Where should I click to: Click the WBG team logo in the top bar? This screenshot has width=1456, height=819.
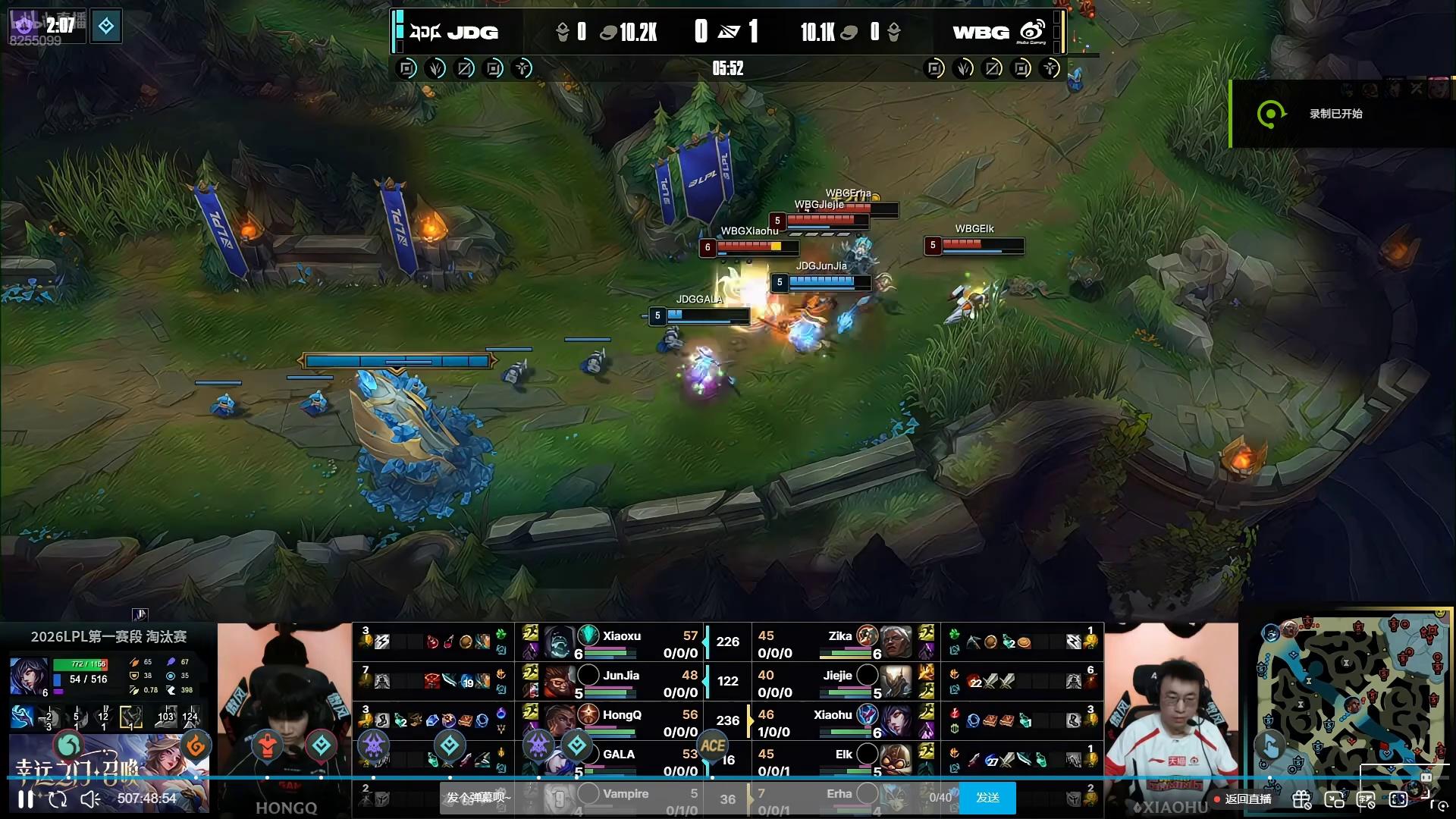coord(1032,32)
